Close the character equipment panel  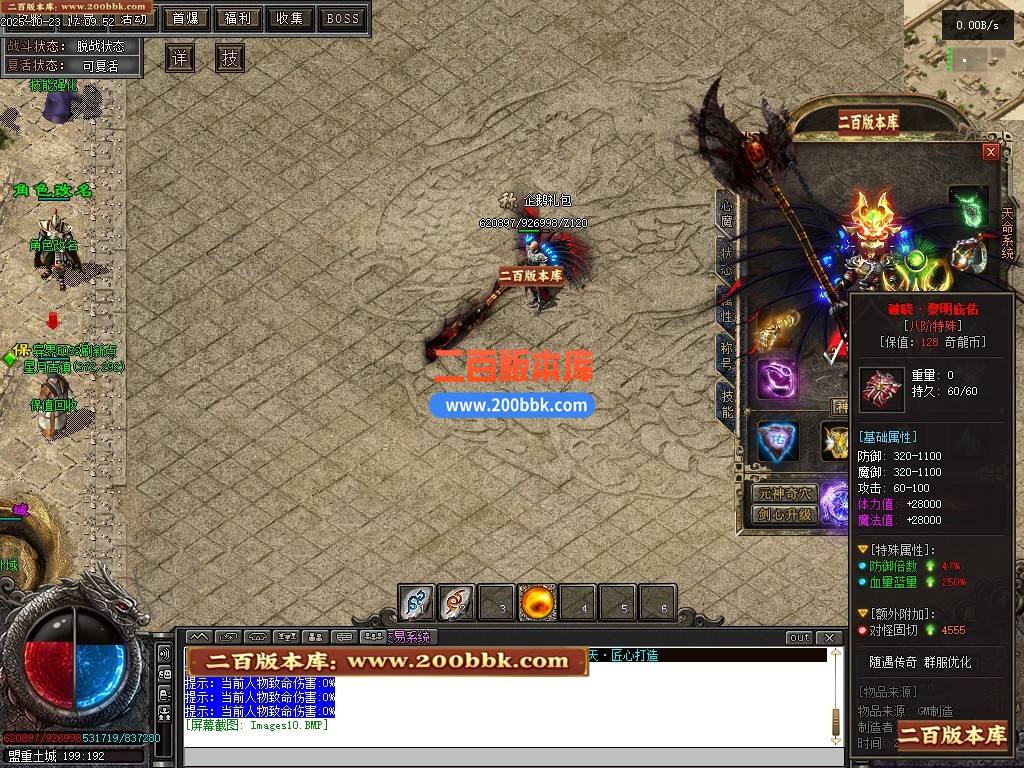coord(991,152)
